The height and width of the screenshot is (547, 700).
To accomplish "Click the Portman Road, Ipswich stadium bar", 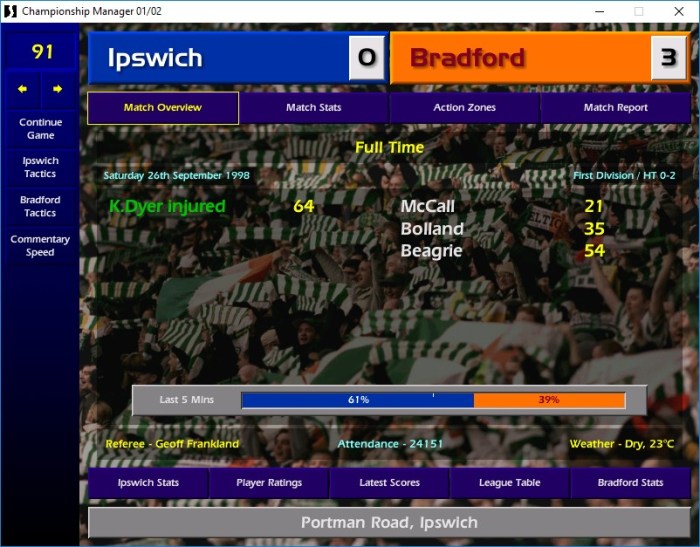I will (389, 522).
